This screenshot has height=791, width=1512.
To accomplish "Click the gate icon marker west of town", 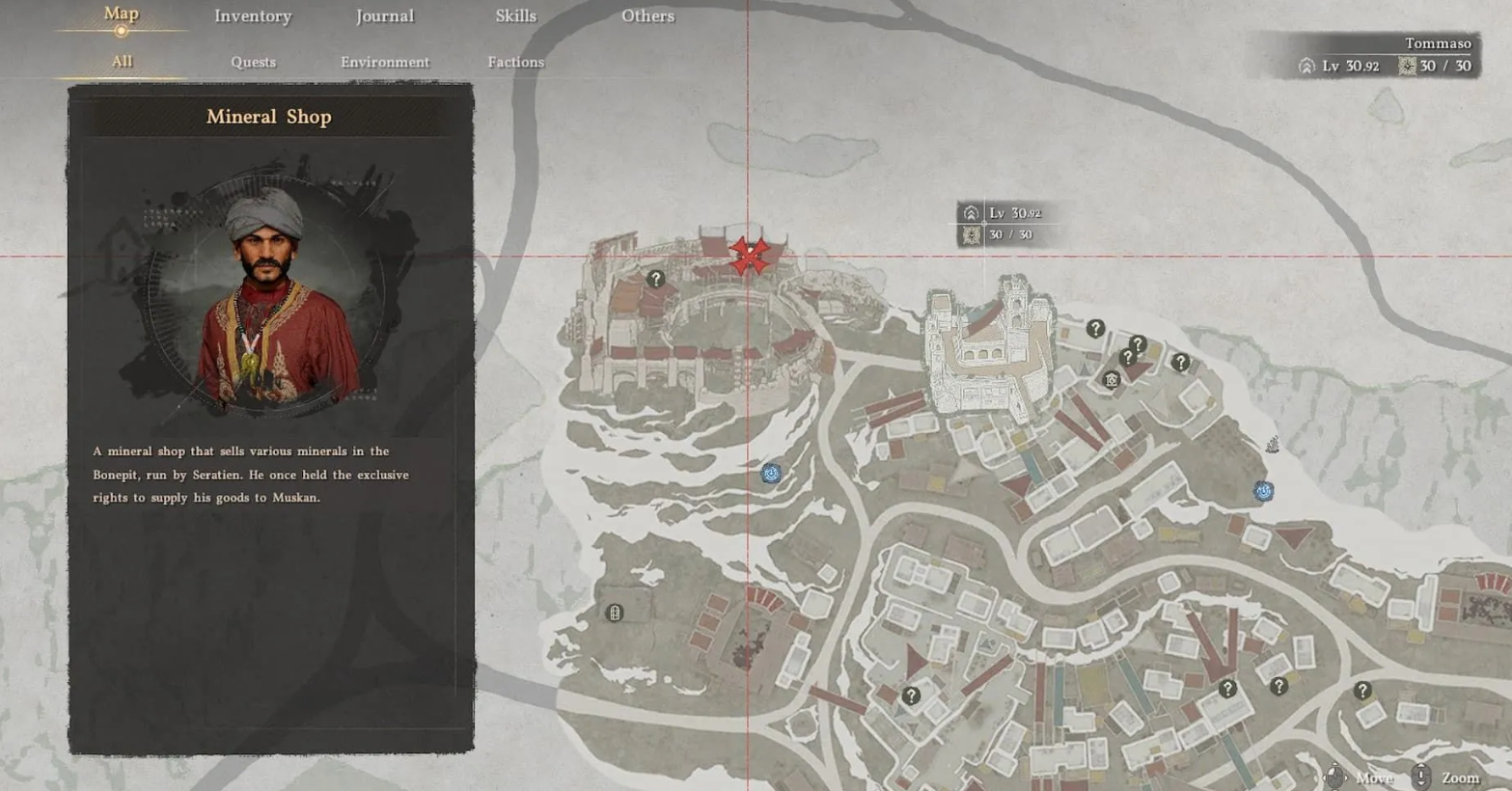I will [x=614, y=613].
